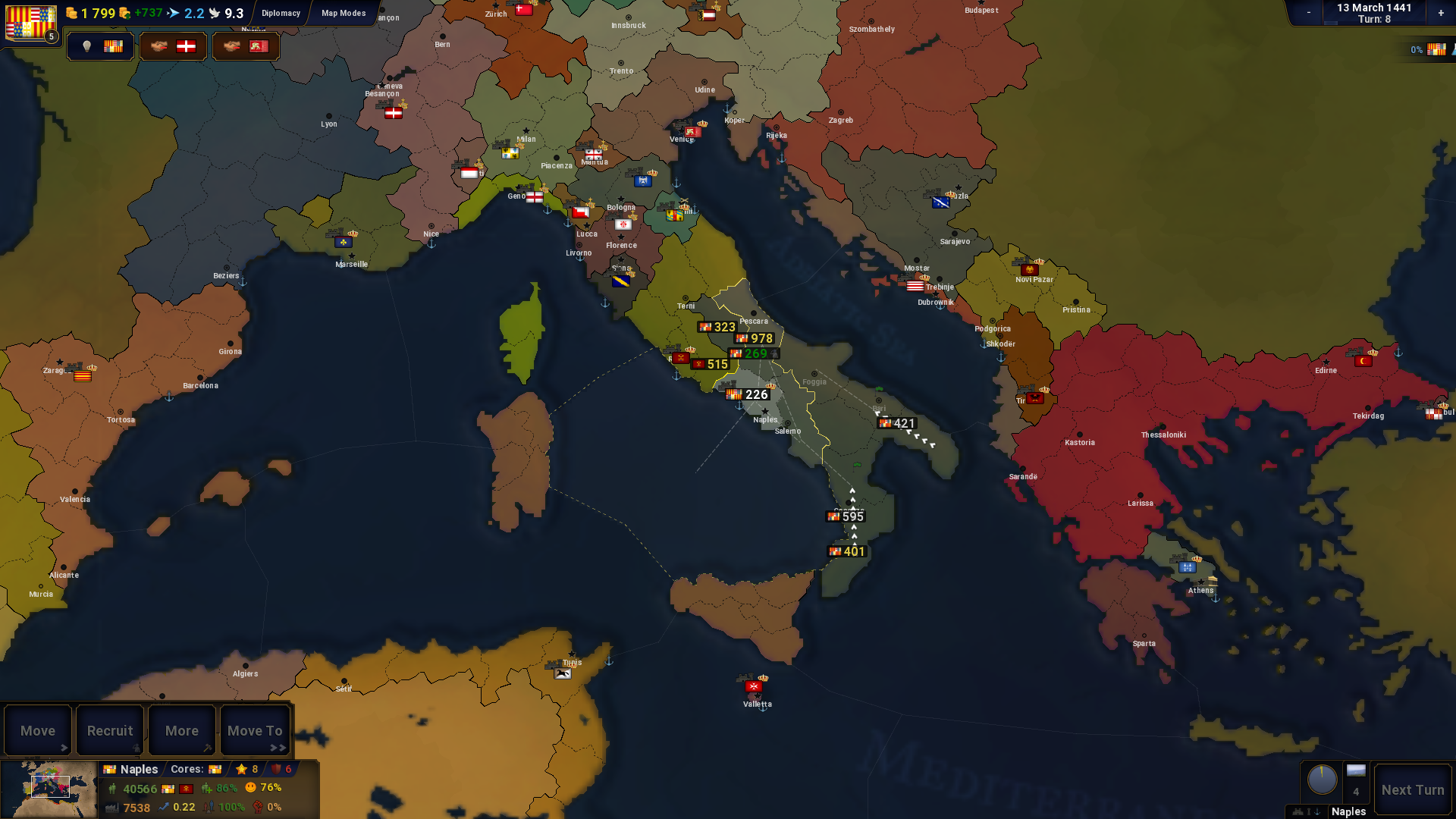Select the Naples label tab near Next Turn

1349,811
